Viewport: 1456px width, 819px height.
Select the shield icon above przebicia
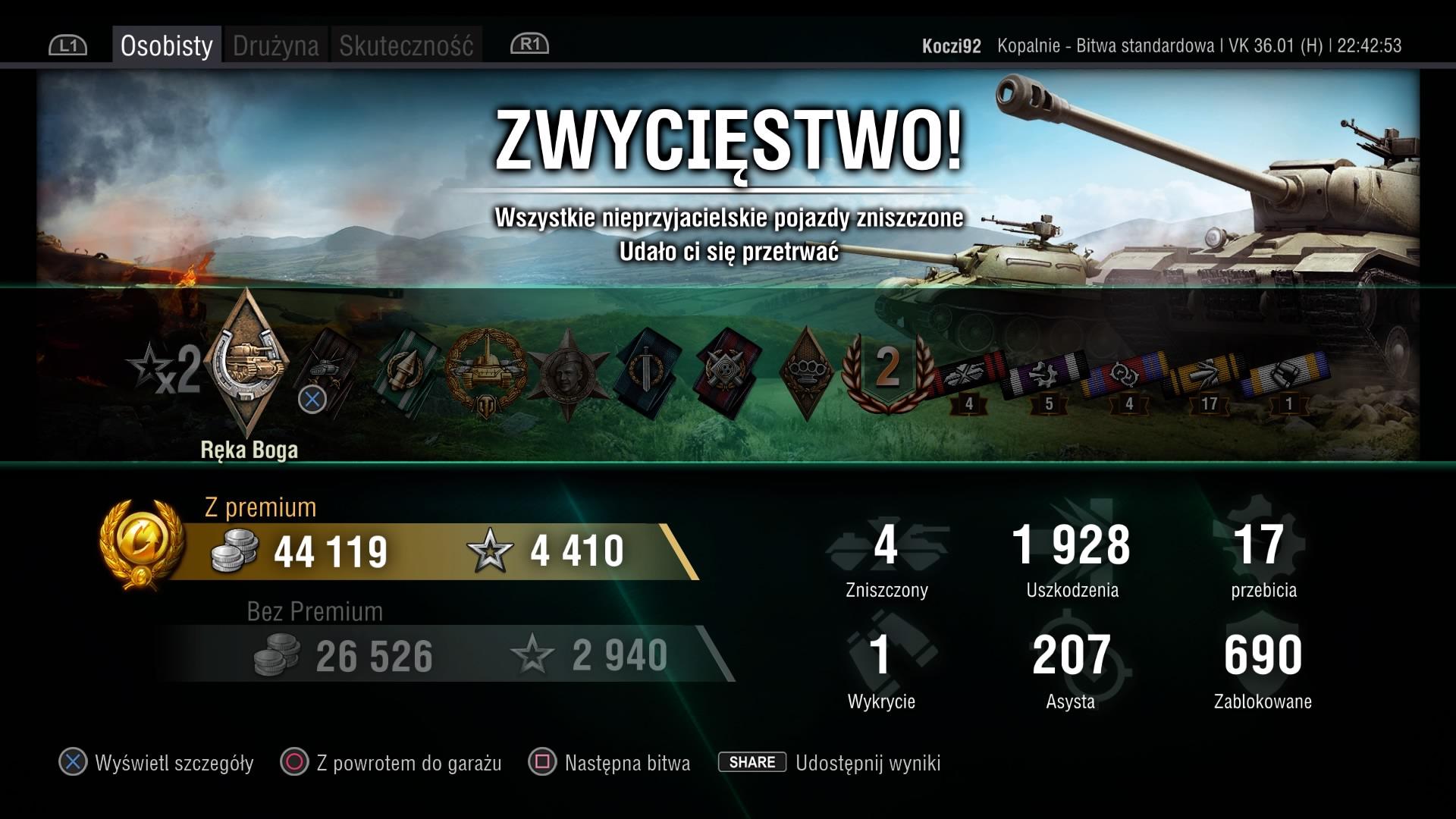pyautogui.click(x=1266, y=546)
